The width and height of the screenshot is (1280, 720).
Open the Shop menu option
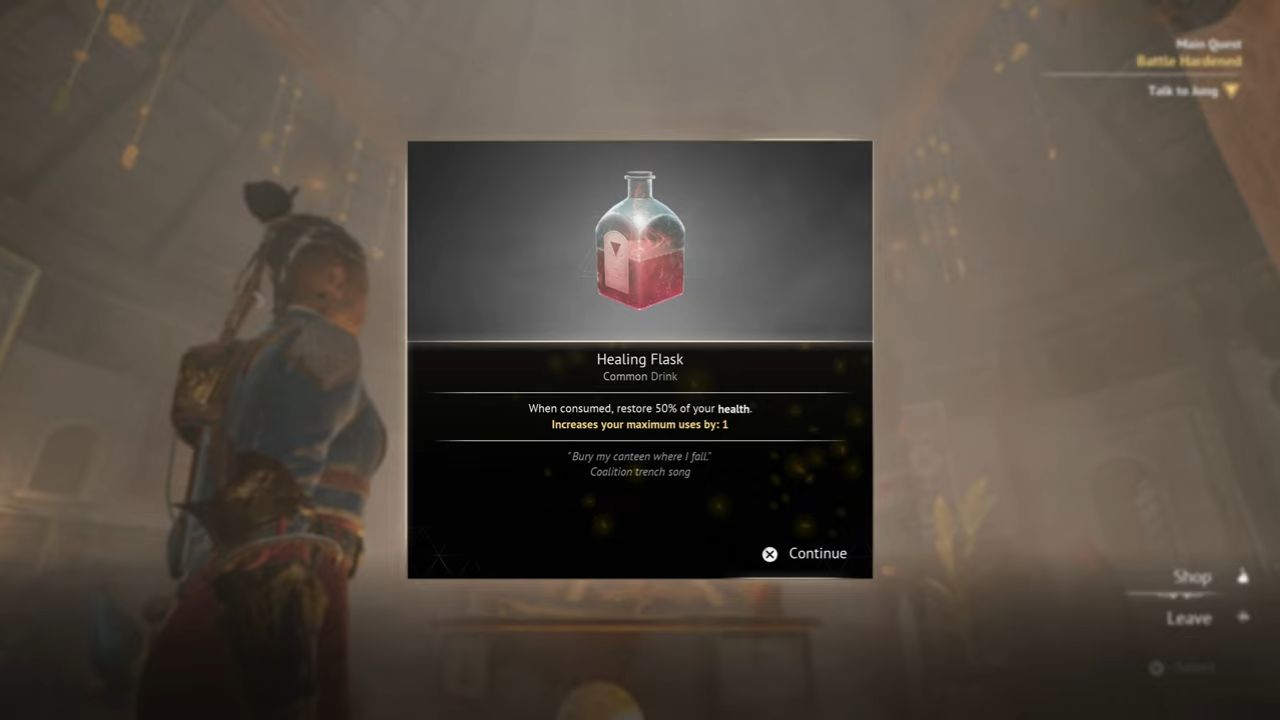pyautogui.click(x=1194, y=576)
